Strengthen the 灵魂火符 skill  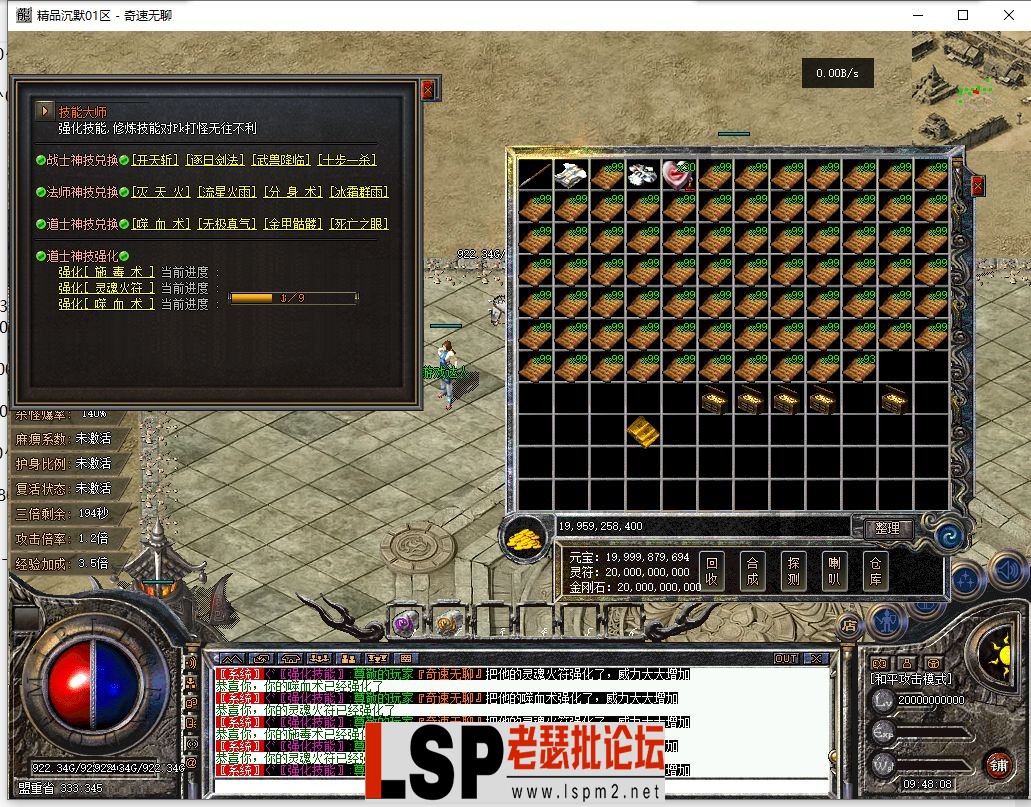(106, 288)
